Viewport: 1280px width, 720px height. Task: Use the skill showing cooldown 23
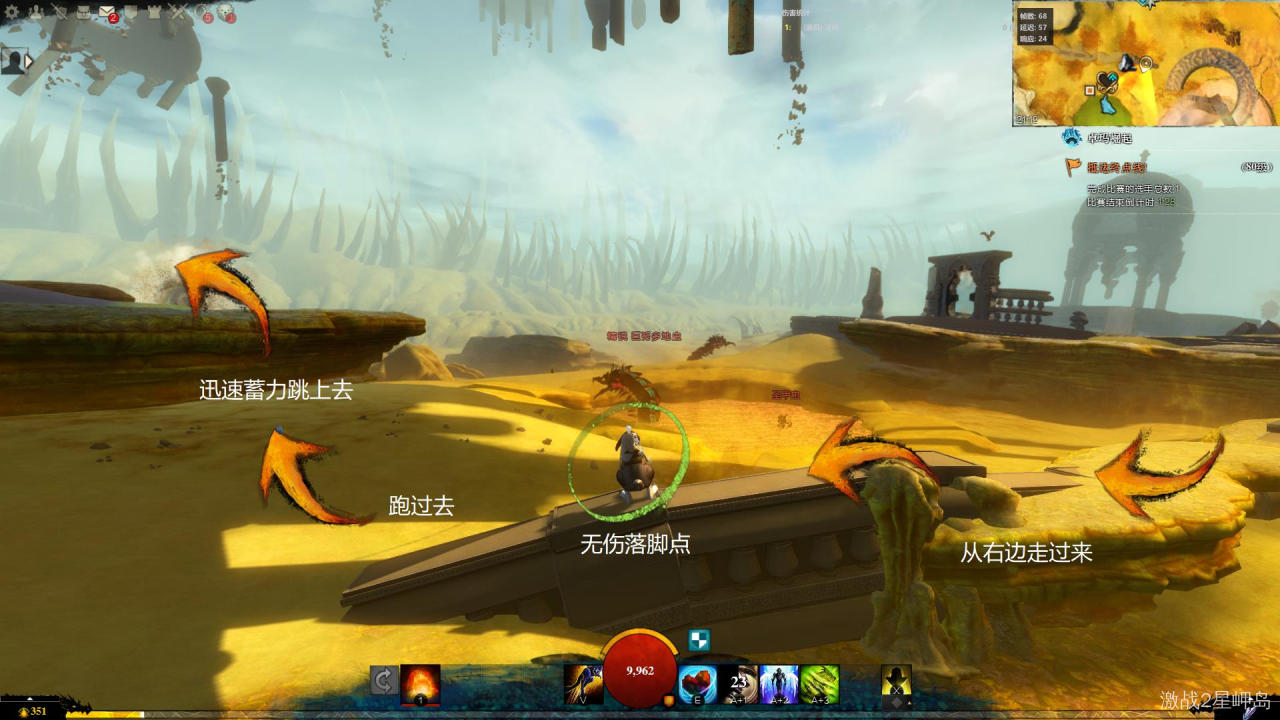click(739, 683)
